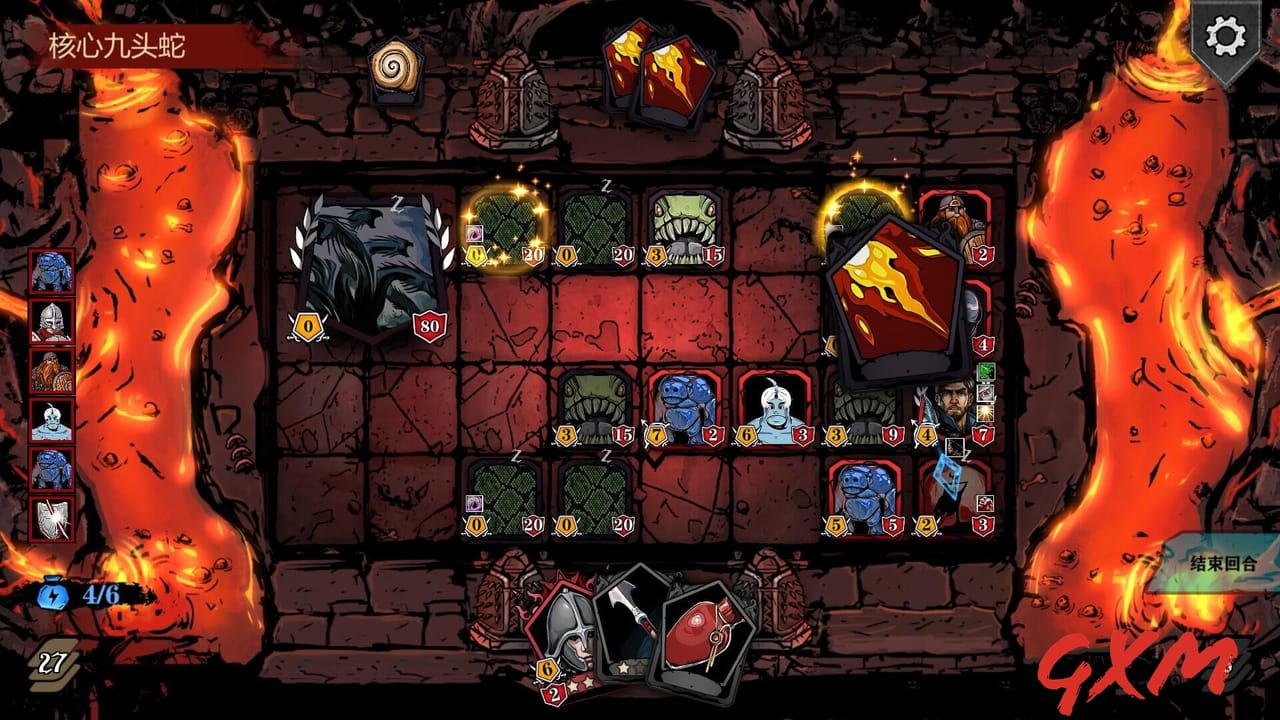The width and height of the screenshot is (1280, 720).
Task: Click the sunburst buff icon on the hunter
Action: (985, 412)
